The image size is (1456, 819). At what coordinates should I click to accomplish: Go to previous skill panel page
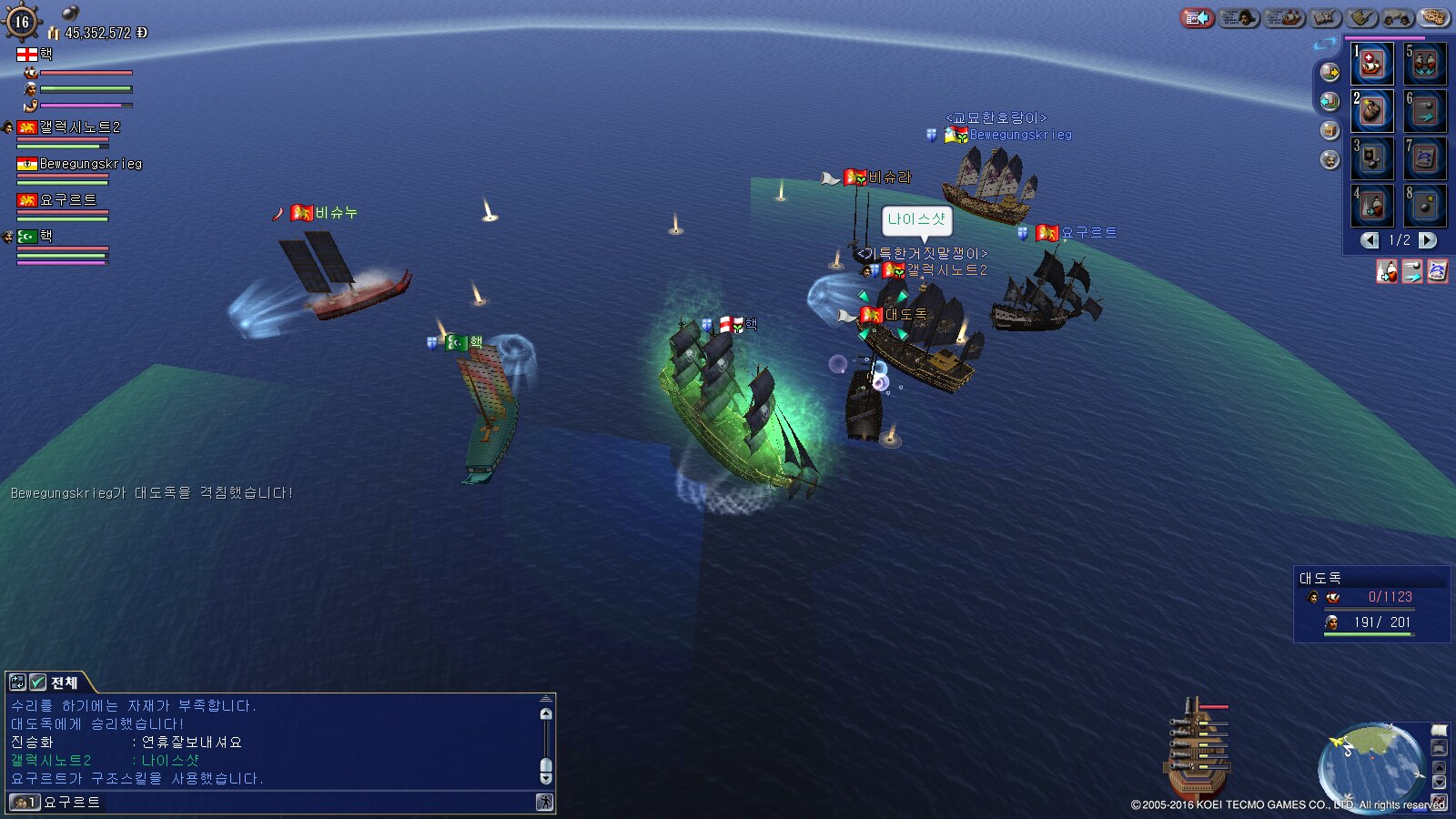point(1370,240)
